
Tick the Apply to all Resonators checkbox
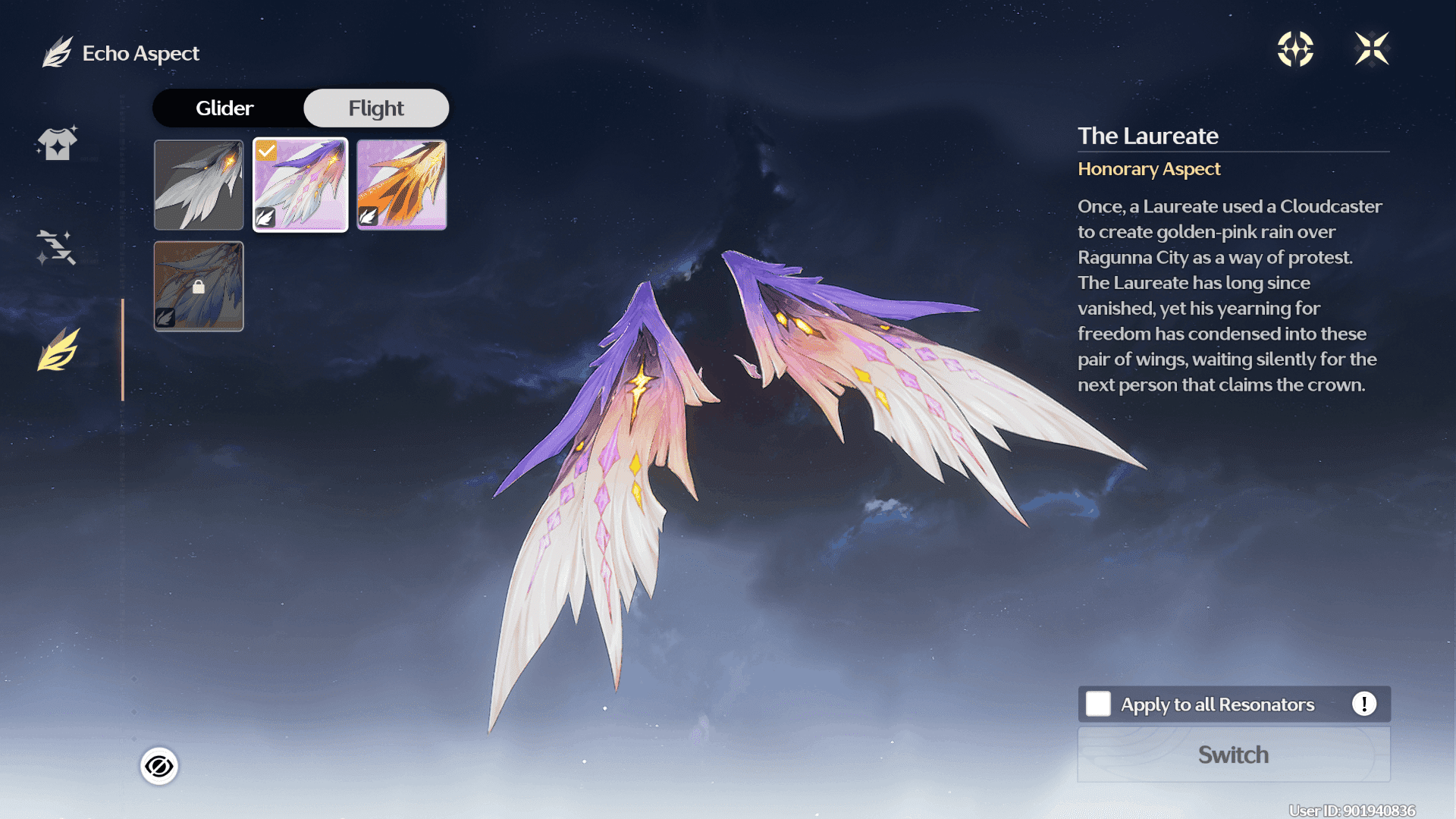(x=1098, y=704)
